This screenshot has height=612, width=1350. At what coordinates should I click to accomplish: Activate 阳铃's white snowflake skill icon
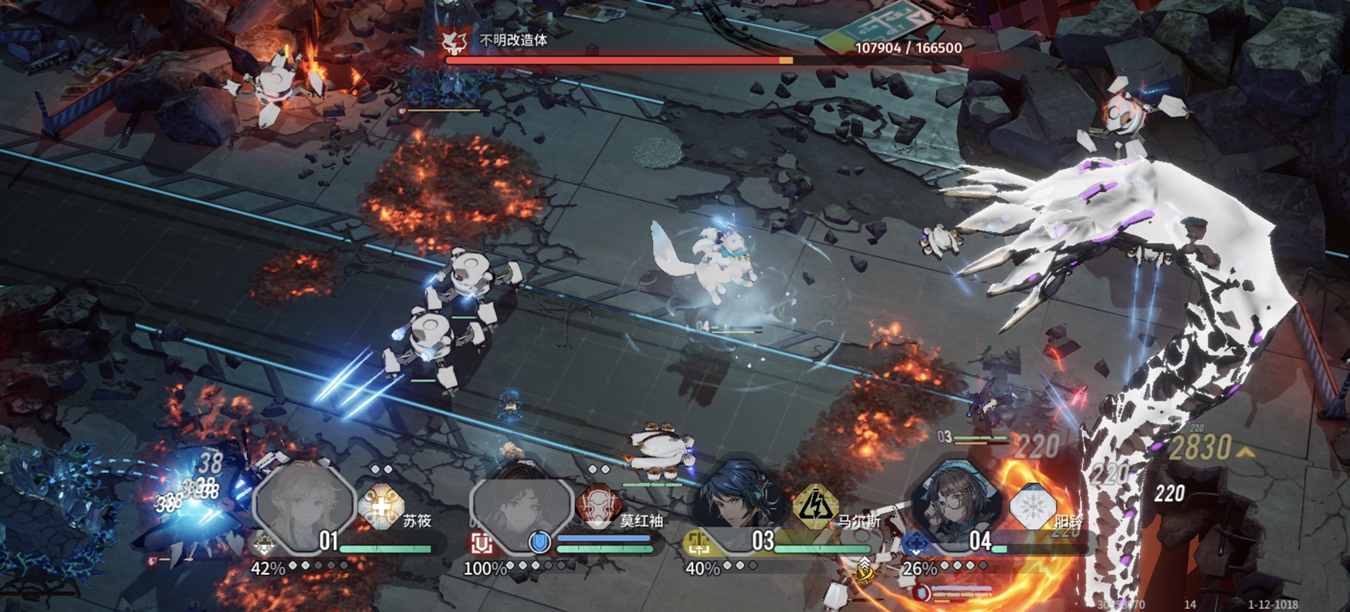tap(1032, 508)
